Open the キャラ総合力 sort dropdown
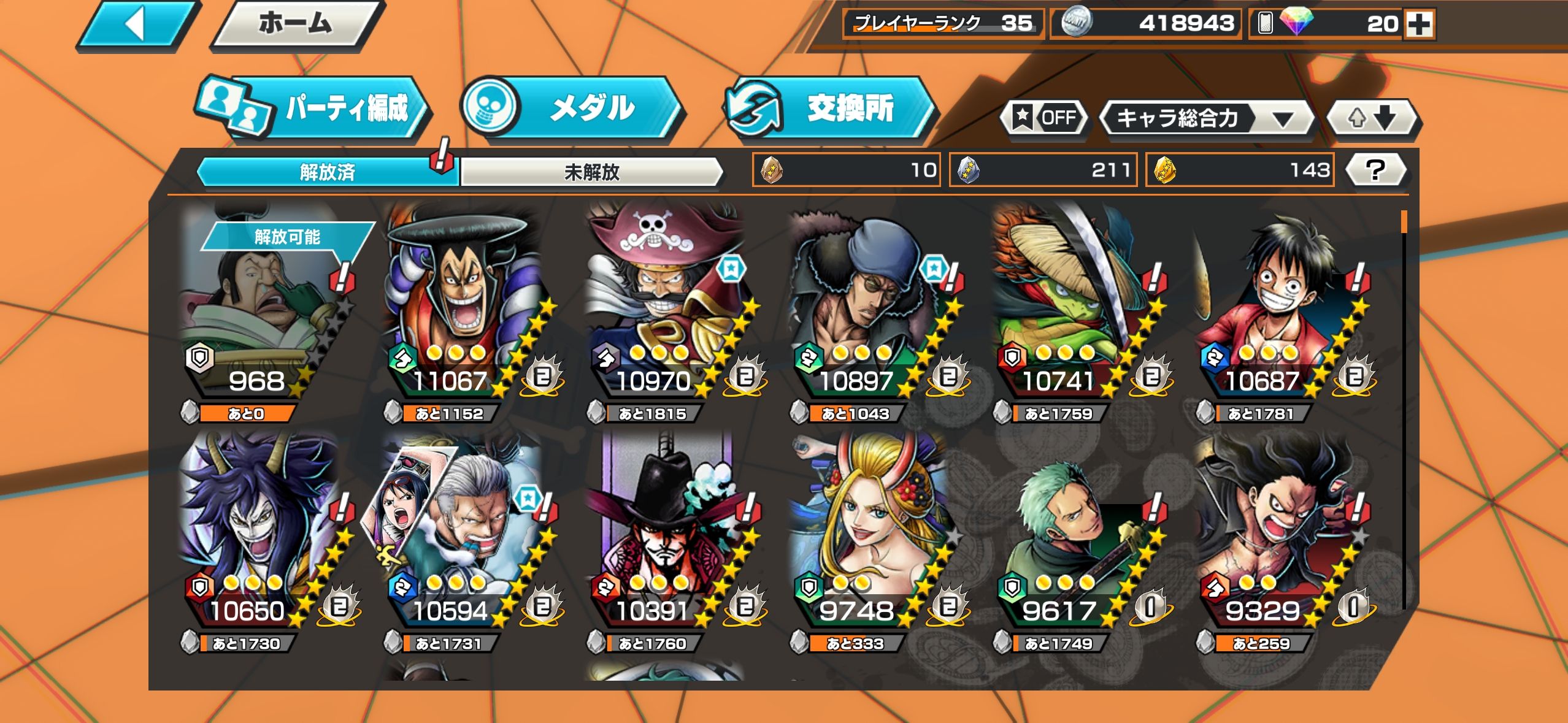Image resolution: width=1568 pixels, height=723 pixels. coord(1206,118)
